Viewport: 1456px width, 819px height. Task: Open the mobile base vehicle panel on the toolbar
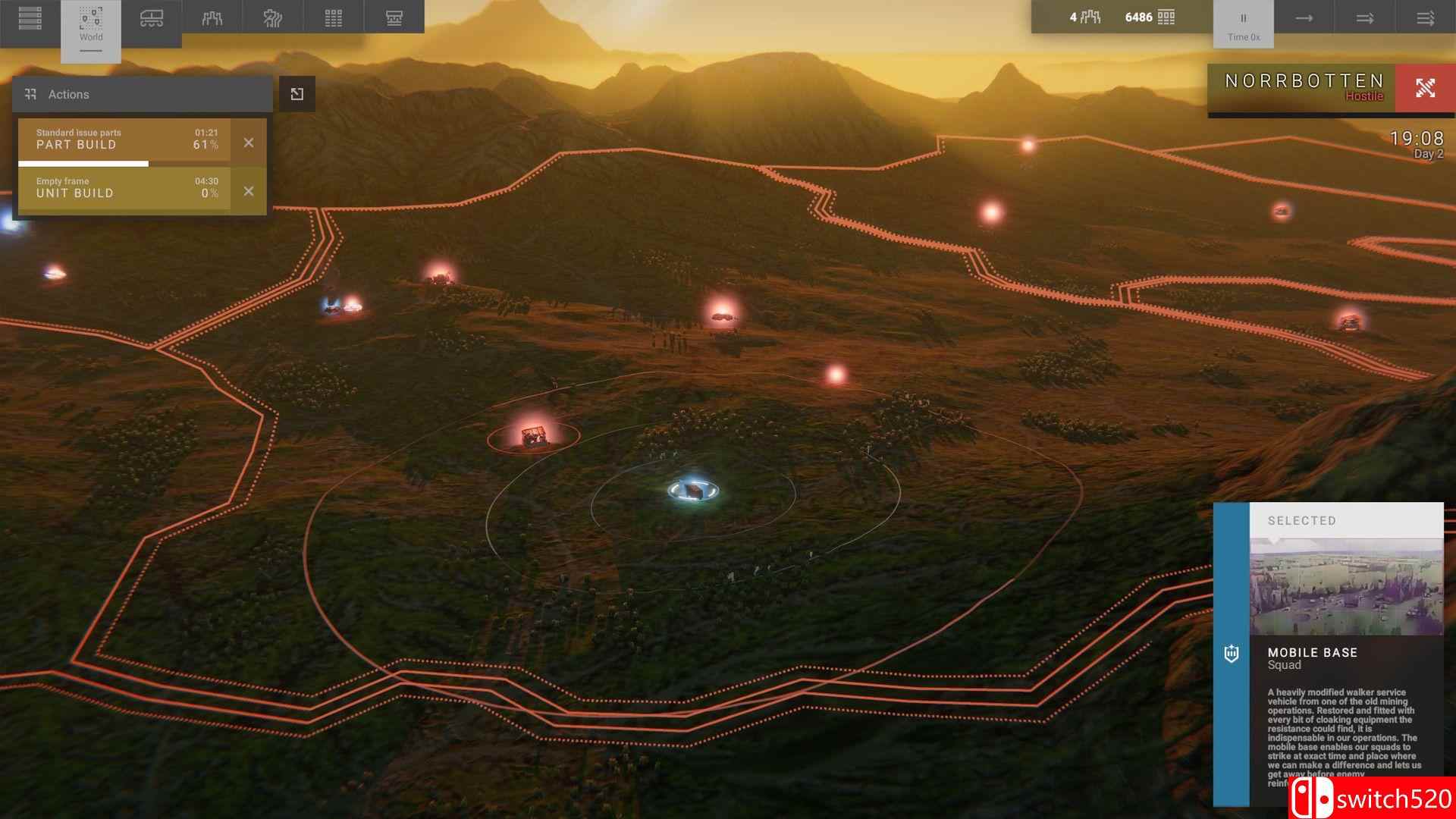152,17
